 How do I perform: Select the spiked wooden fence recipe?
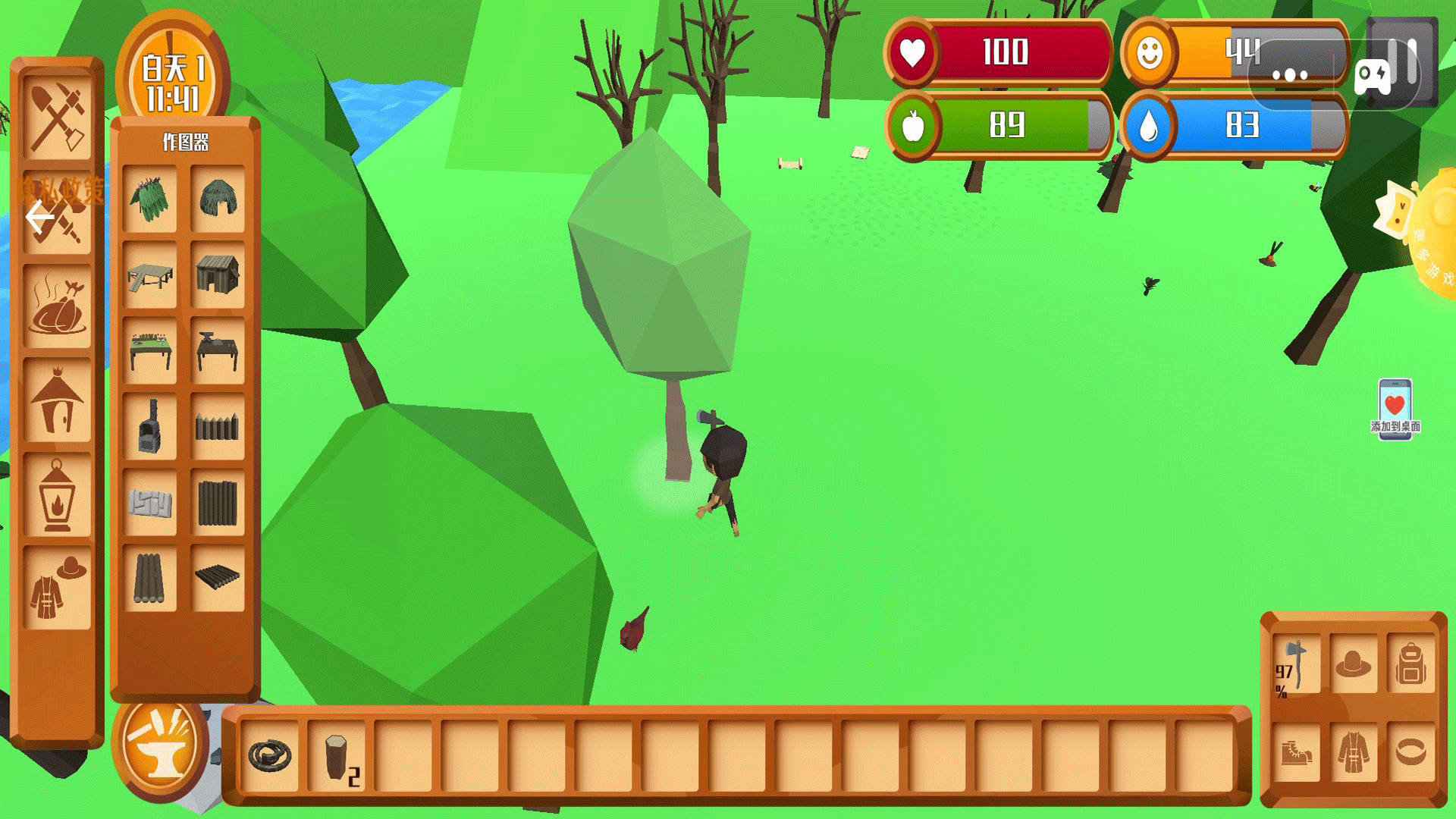point(218,426)
